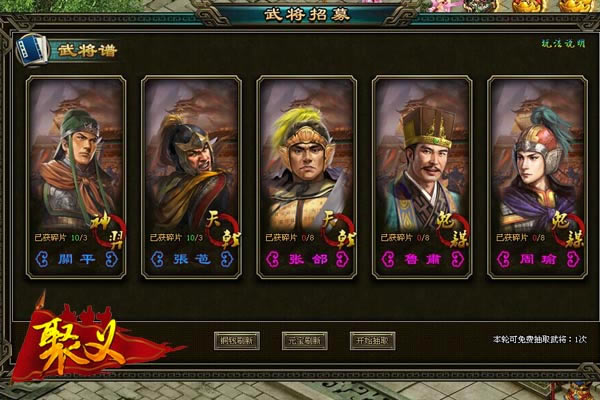The height and width of the screenshot is (400, 600).
Task: Refresh generals using 元宝刷新 button
Action: 305,340
